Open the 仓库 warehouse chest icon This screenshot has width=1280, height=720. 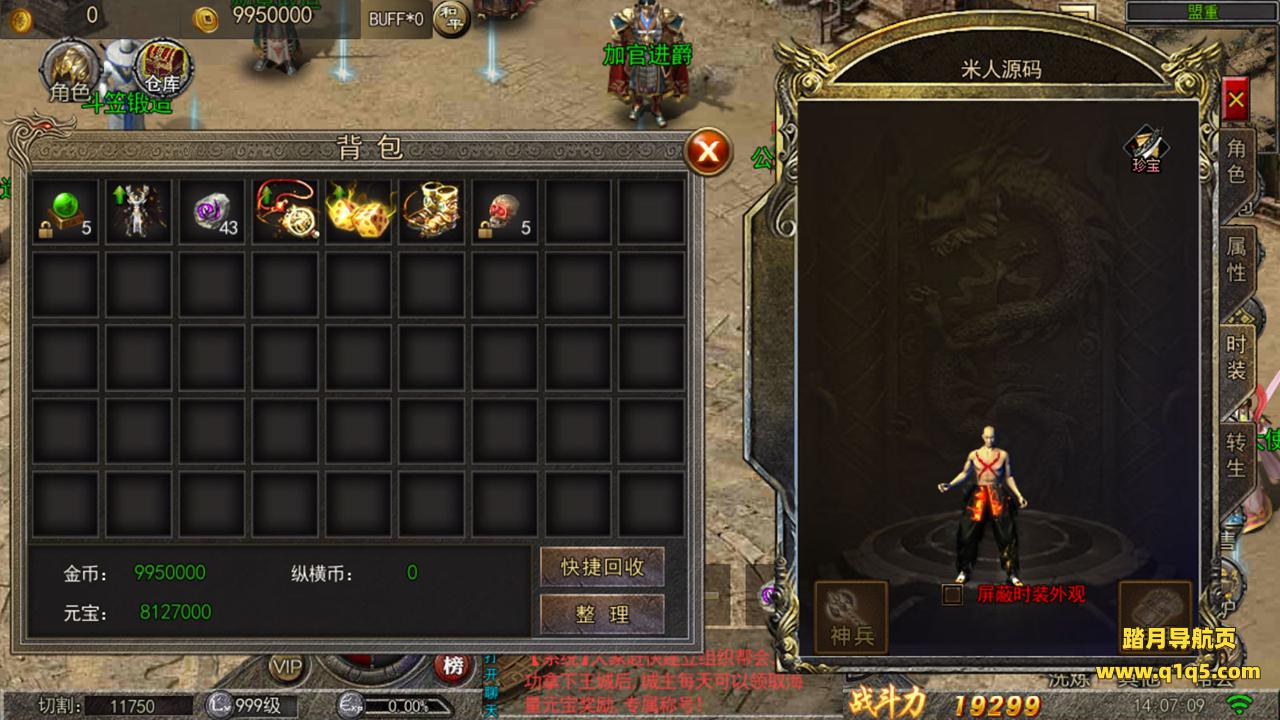[x=162, y=66]
